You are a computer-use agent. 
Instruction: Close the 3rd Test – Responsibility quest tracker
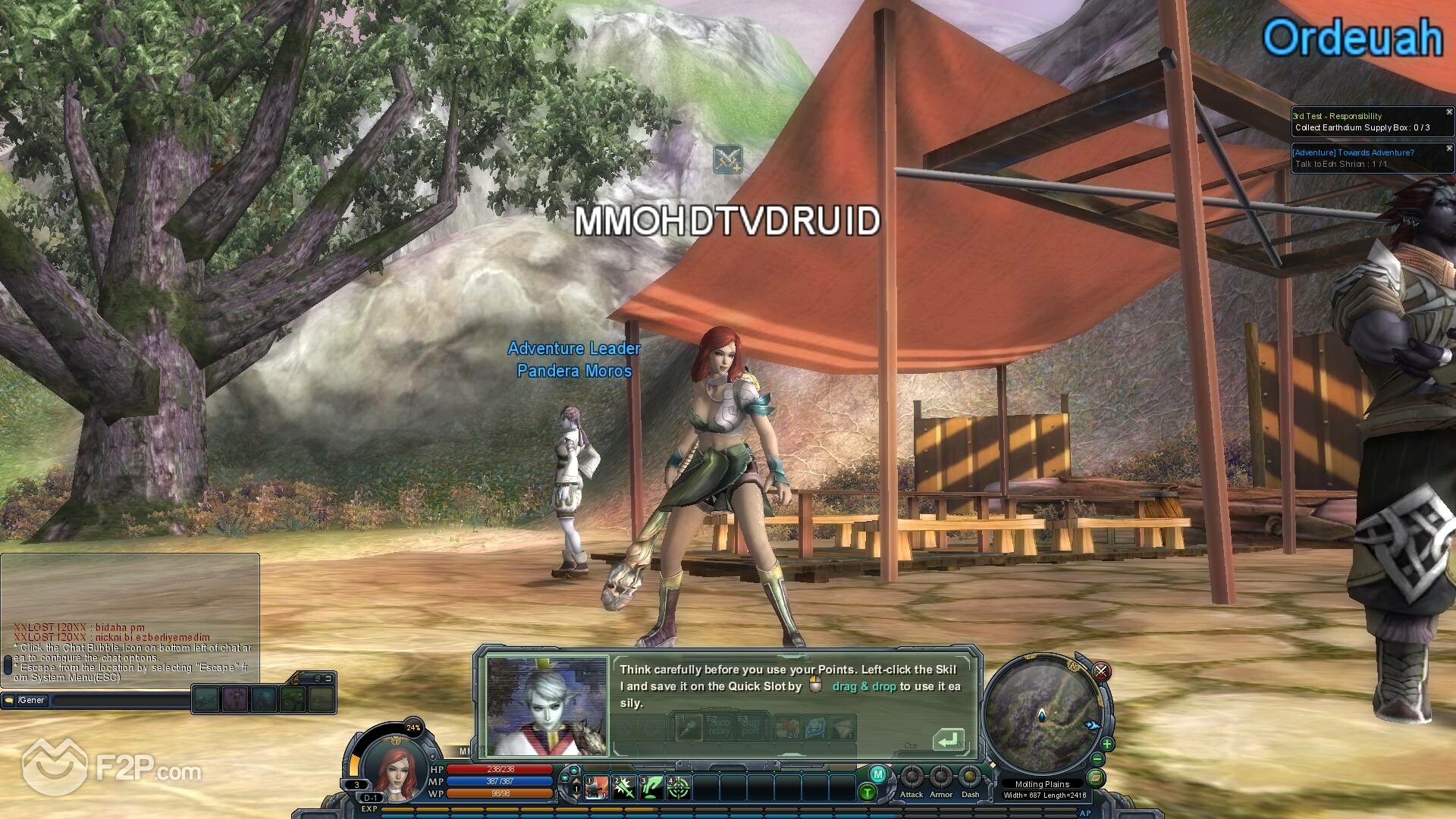[1449, 112]
